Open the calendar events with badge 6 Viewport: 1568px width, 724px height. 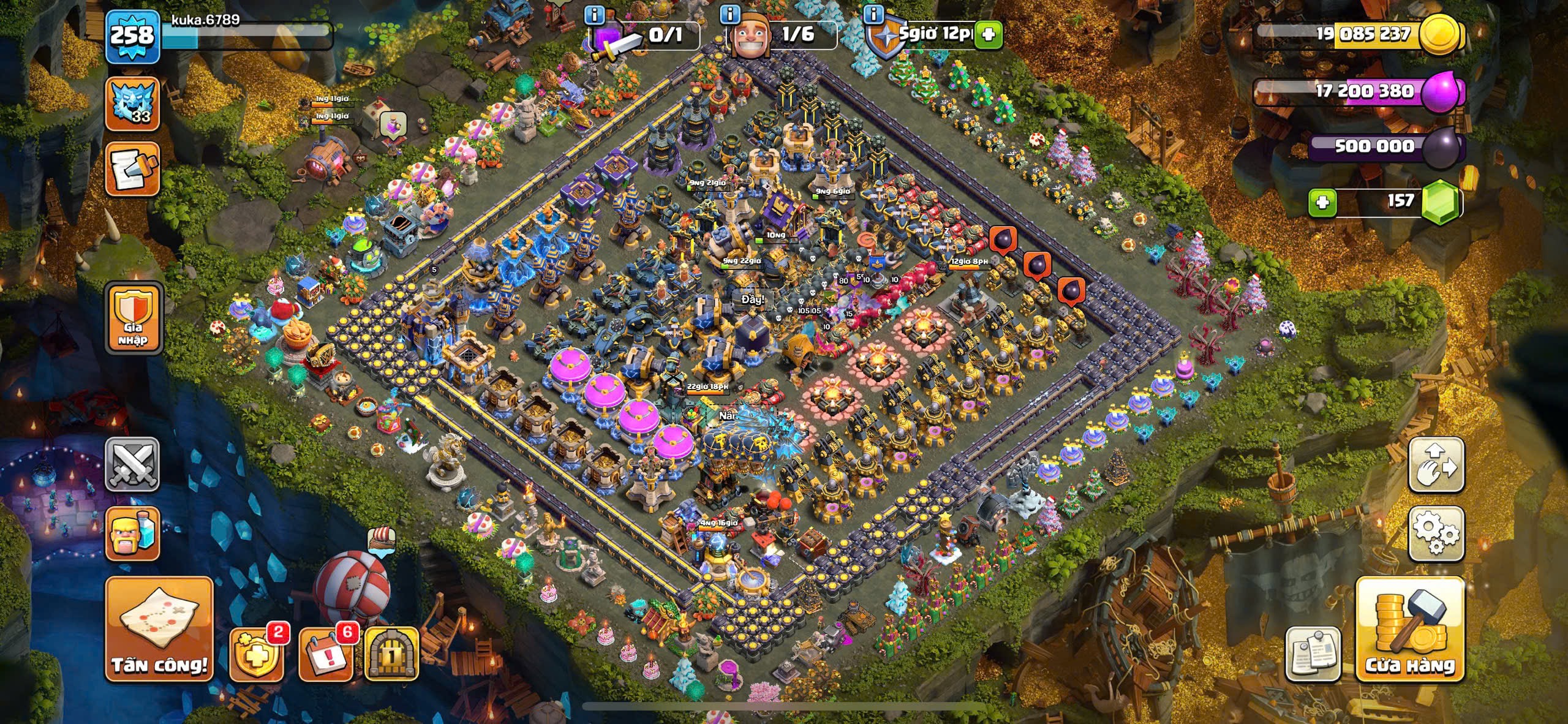point(325,655)
